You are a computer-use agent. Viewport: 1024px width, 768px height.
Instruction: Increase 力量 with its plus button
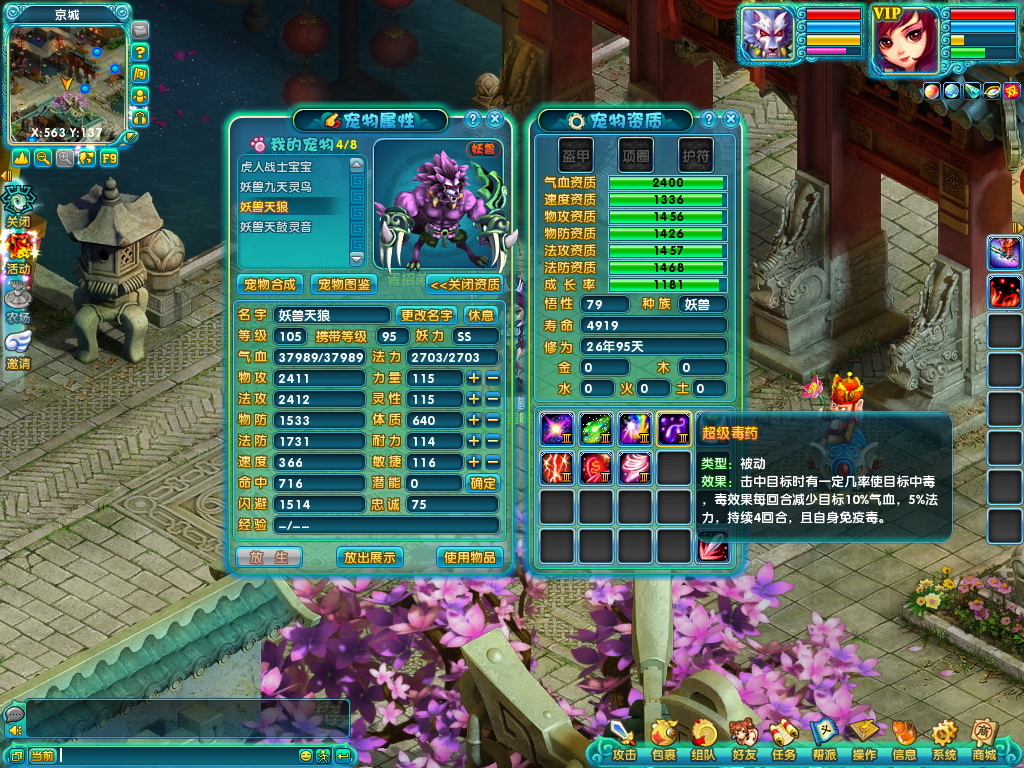click(474, 378)
